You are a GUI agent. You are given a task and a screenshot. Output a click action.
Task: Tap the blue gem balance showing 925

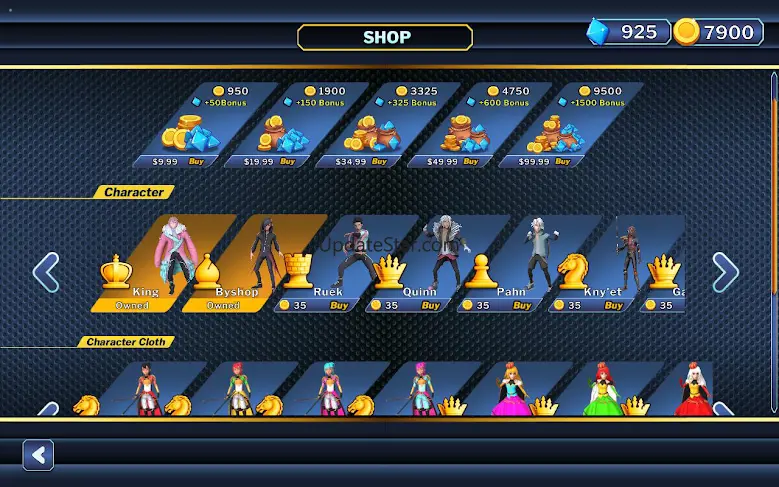[x=628, y=32]
